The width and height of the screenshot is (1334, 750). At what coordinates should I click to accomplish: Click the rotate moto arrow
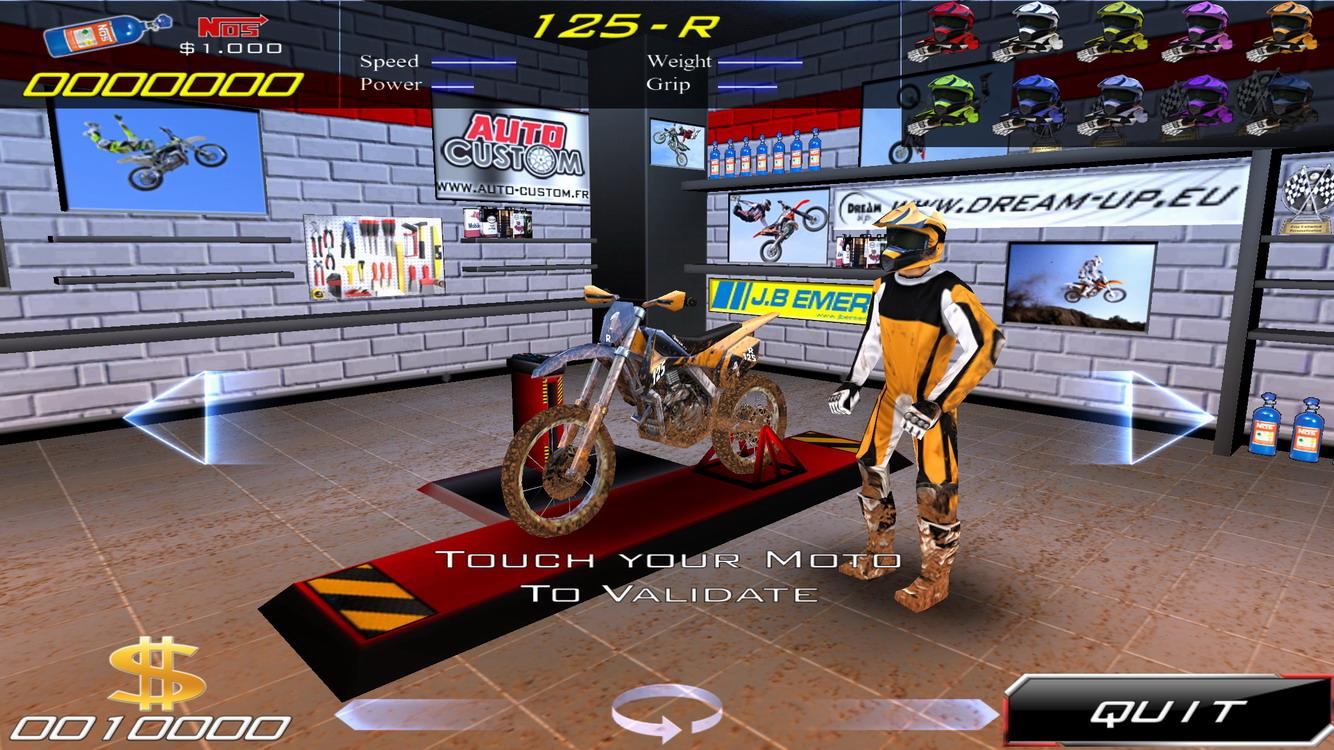click(667, 712)
